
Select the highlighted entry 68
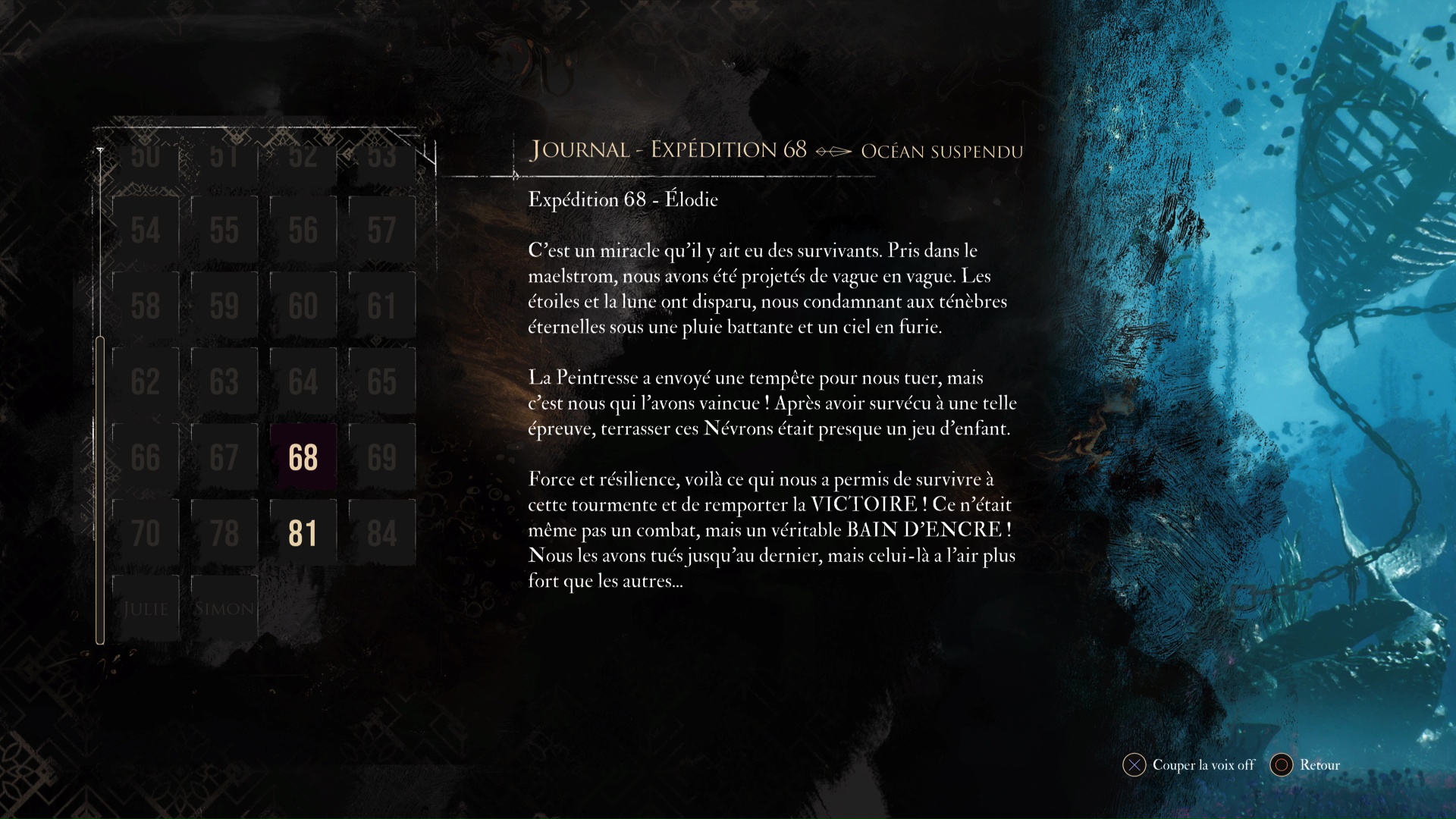click(x=303, y=457)
